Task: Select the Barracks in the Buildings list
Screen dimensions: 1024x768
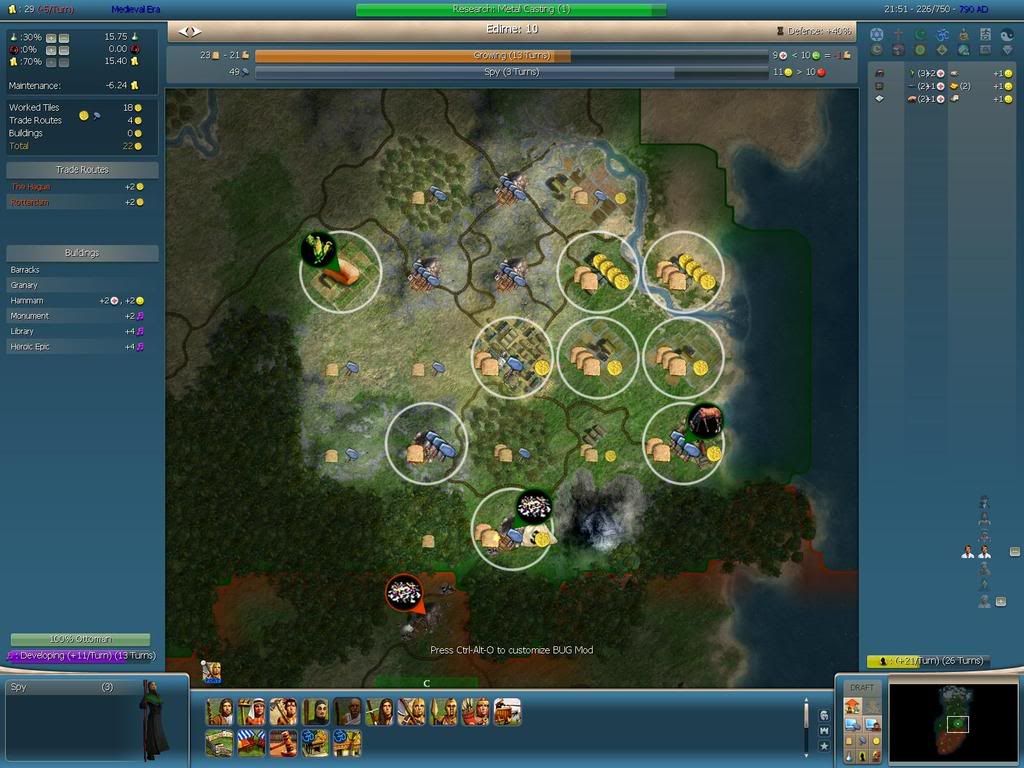Action: [26, 270]
